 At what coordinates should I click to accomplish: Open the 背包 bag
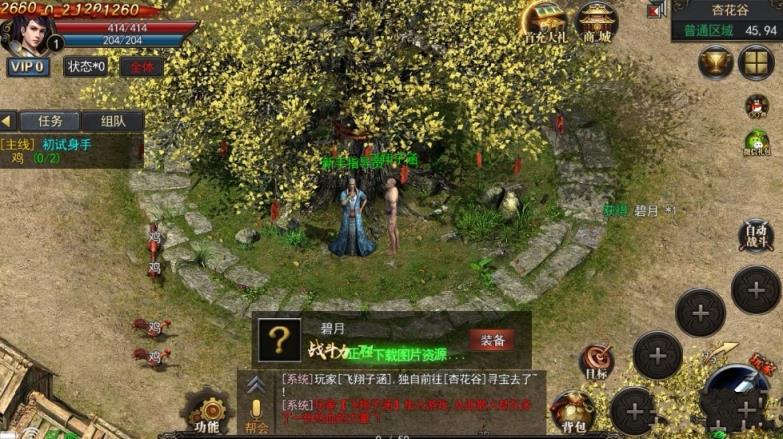click(x=572, y=412)
